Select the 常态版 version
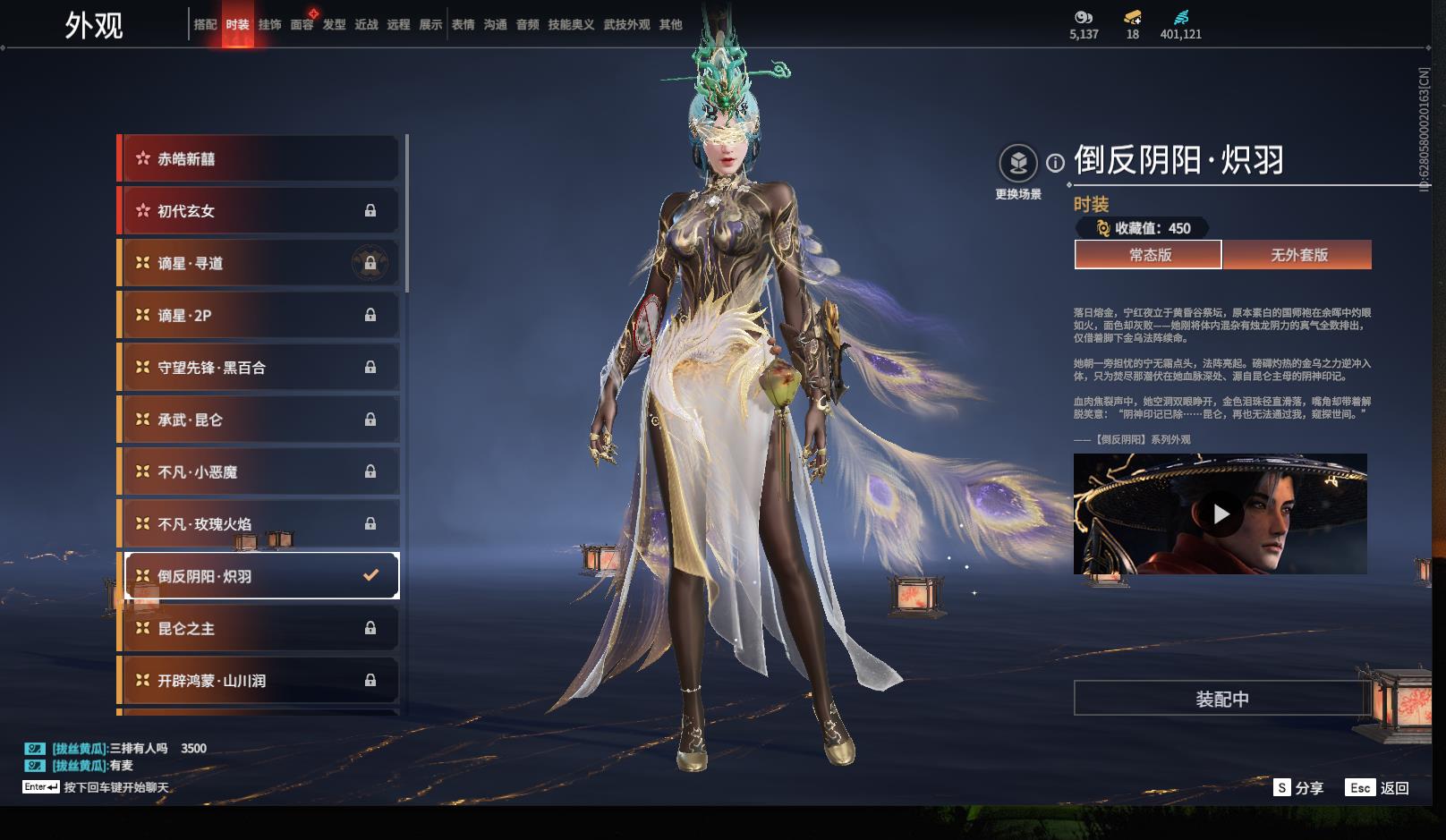Viewport: 1446px width, 840px height. click(x=1148, y=255)
